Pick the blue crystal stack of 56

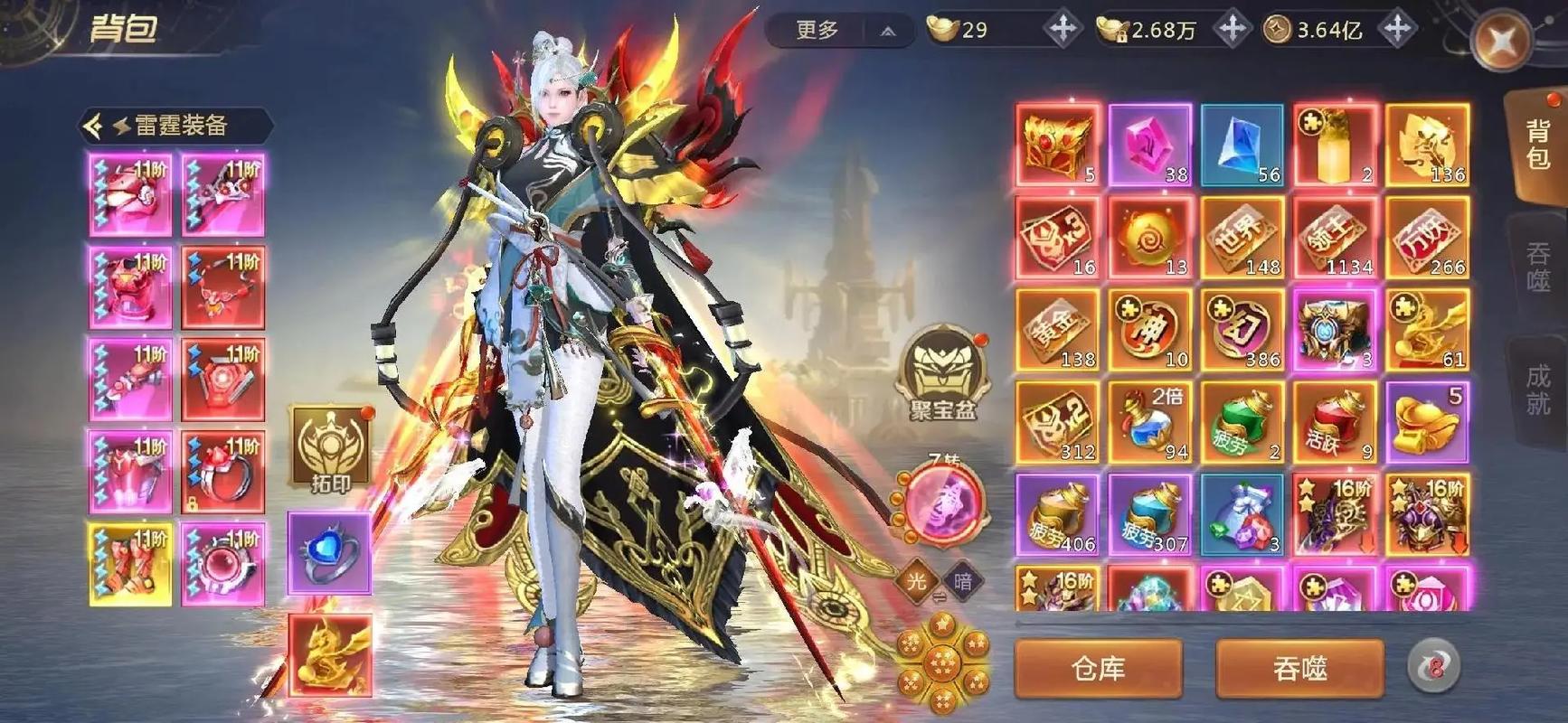[x=1242, y=145]
